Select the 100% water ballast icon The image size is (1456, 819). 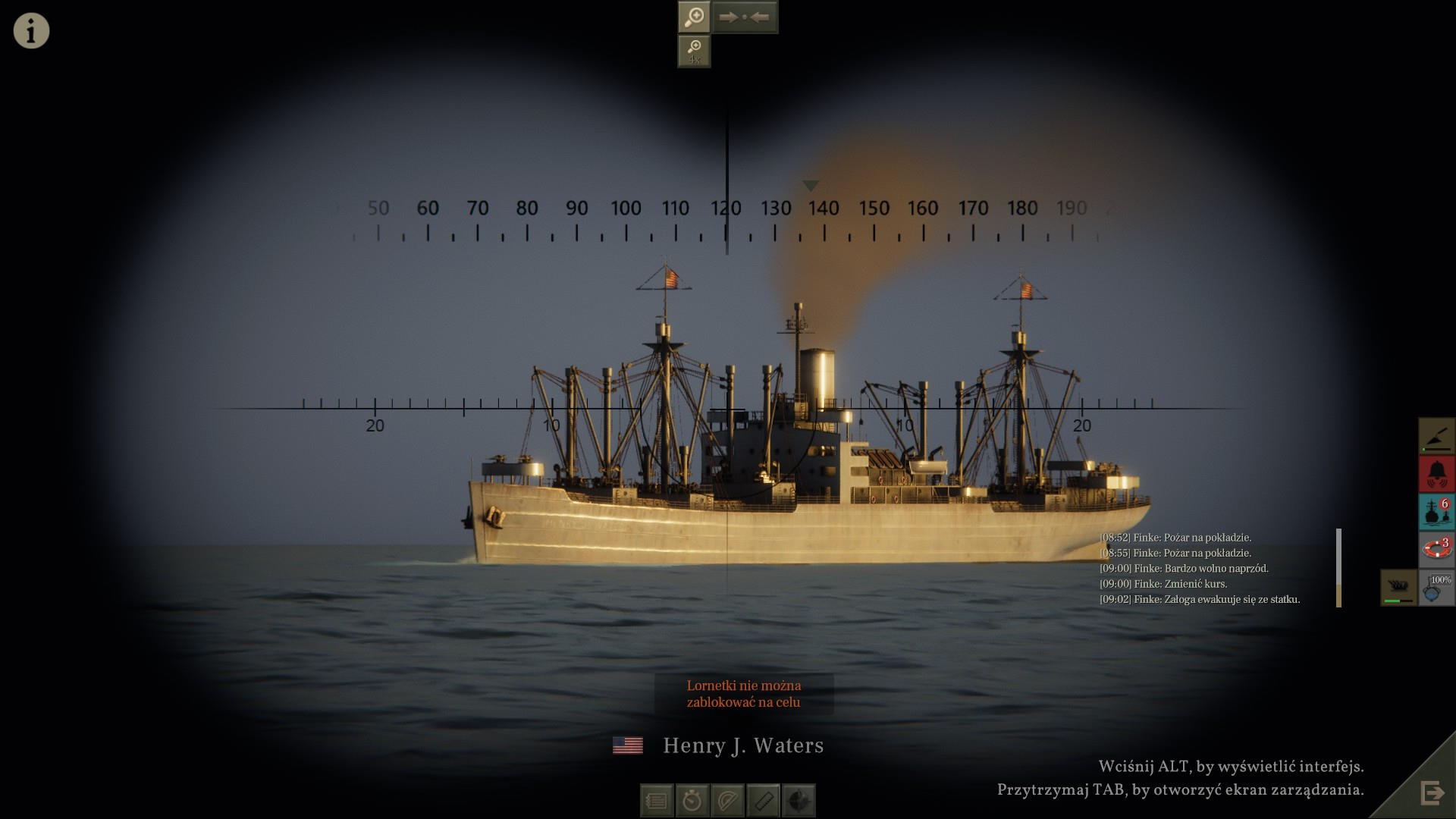(1437, 588)
